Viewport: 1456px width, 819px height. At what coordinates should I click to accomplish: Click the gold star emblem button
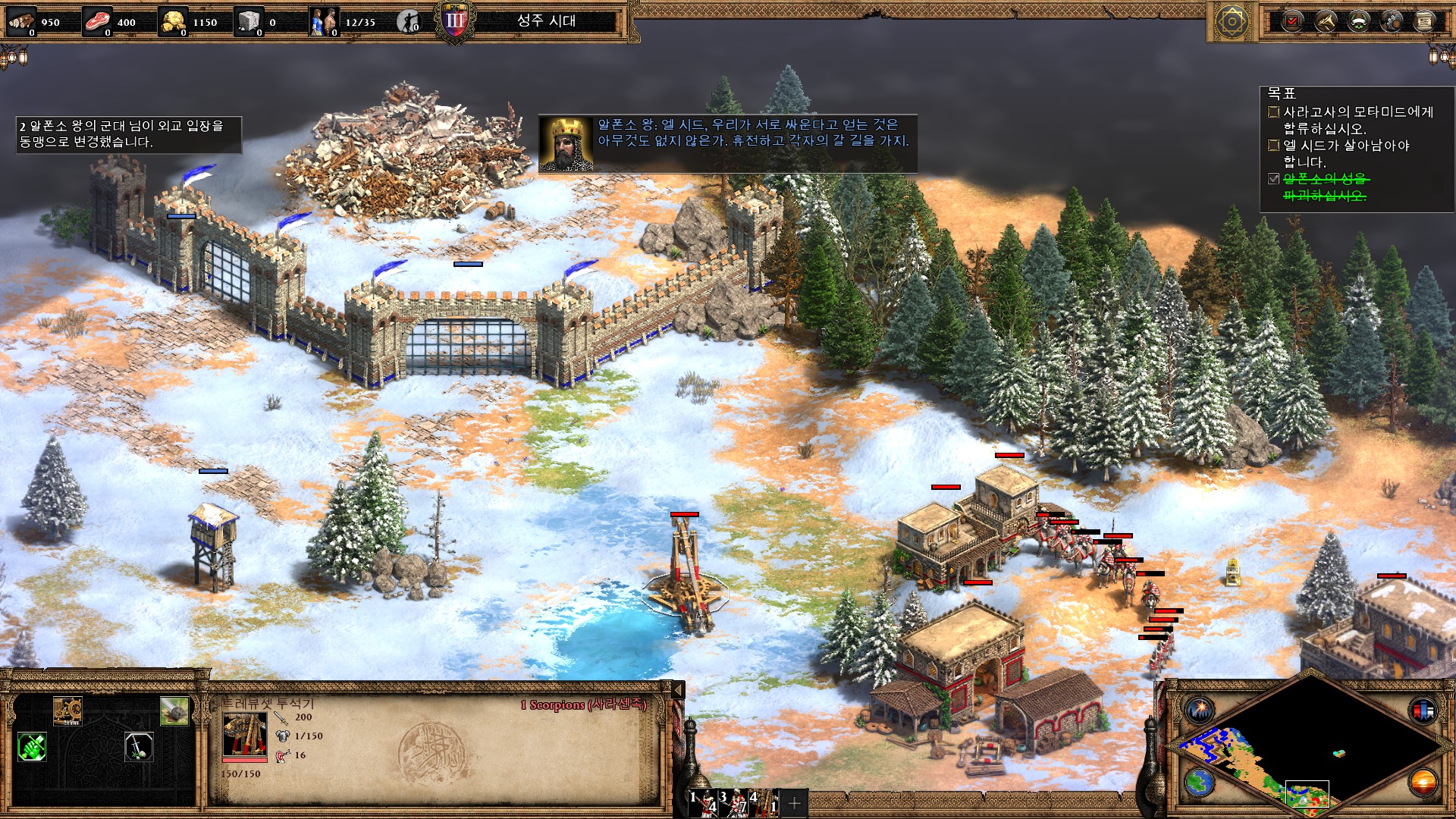1232,22
